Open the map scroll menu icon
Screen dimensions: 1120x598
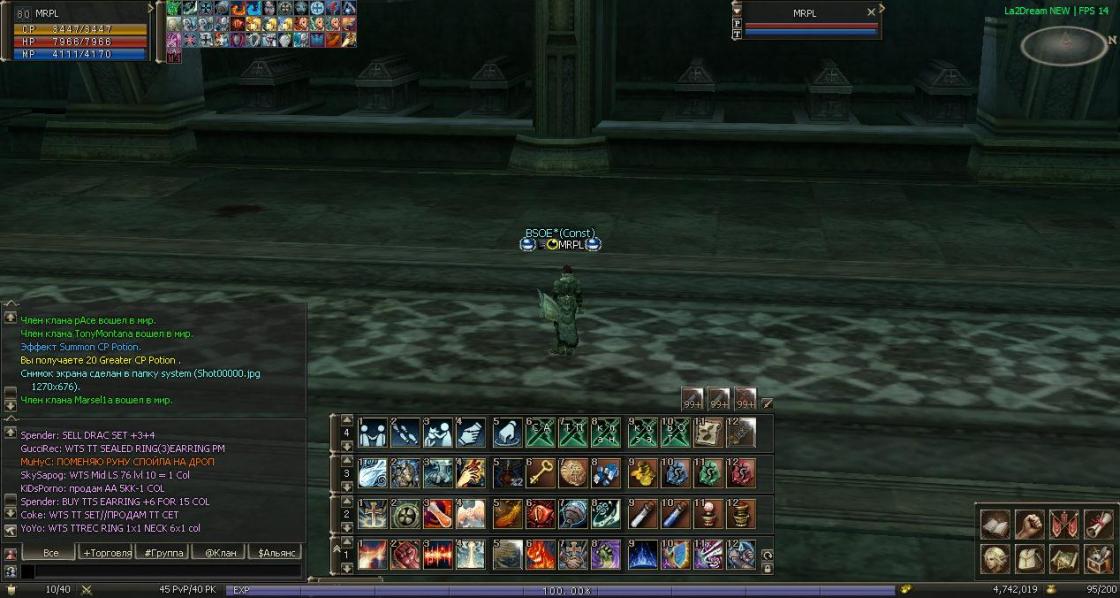point(1064,557)
